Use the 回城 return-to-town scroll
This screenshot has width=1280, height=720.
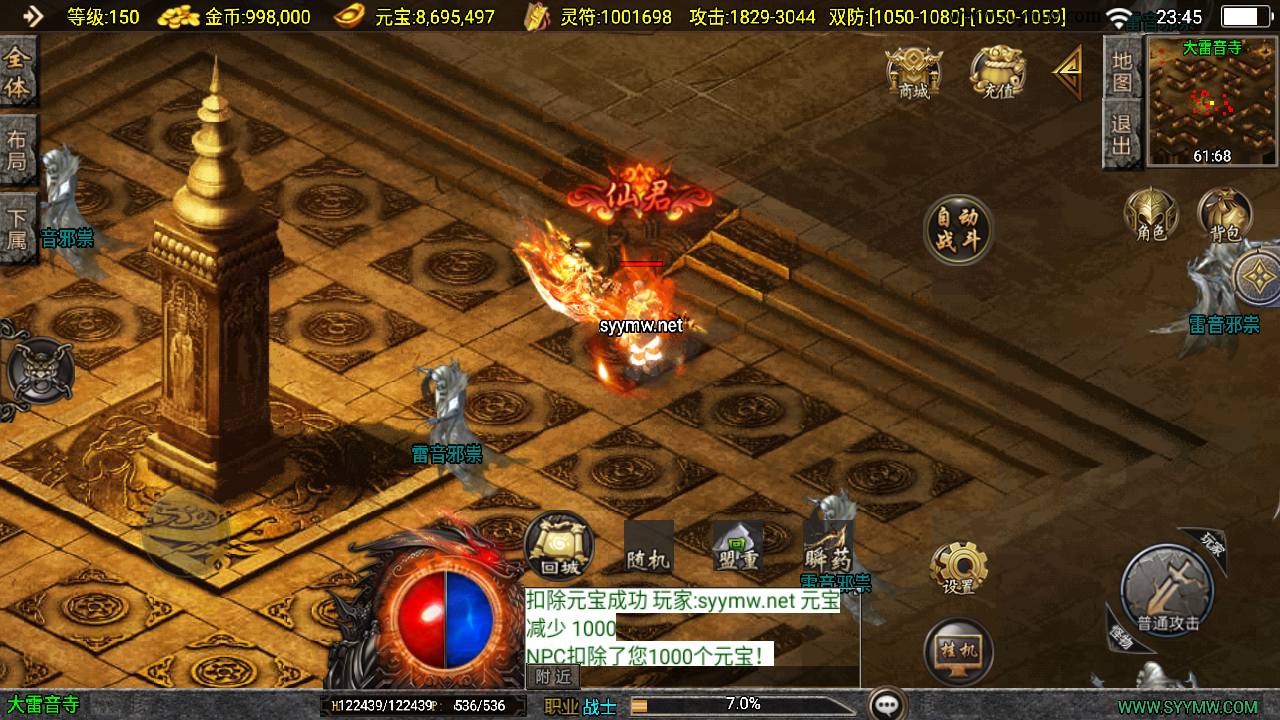[559, 547]
